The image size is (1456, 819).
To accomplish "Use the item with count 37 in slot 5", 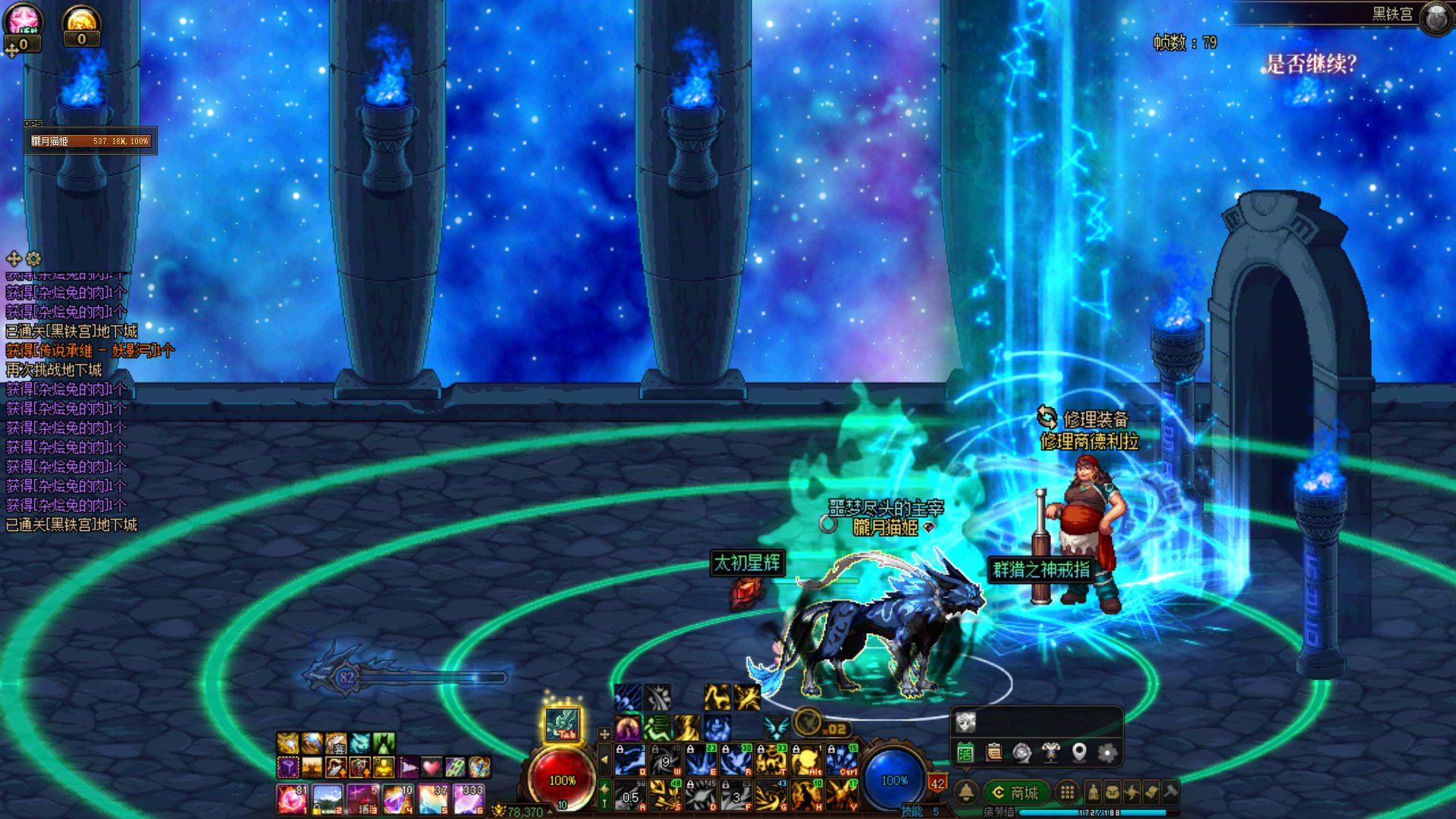I will (x=434, y=799).
